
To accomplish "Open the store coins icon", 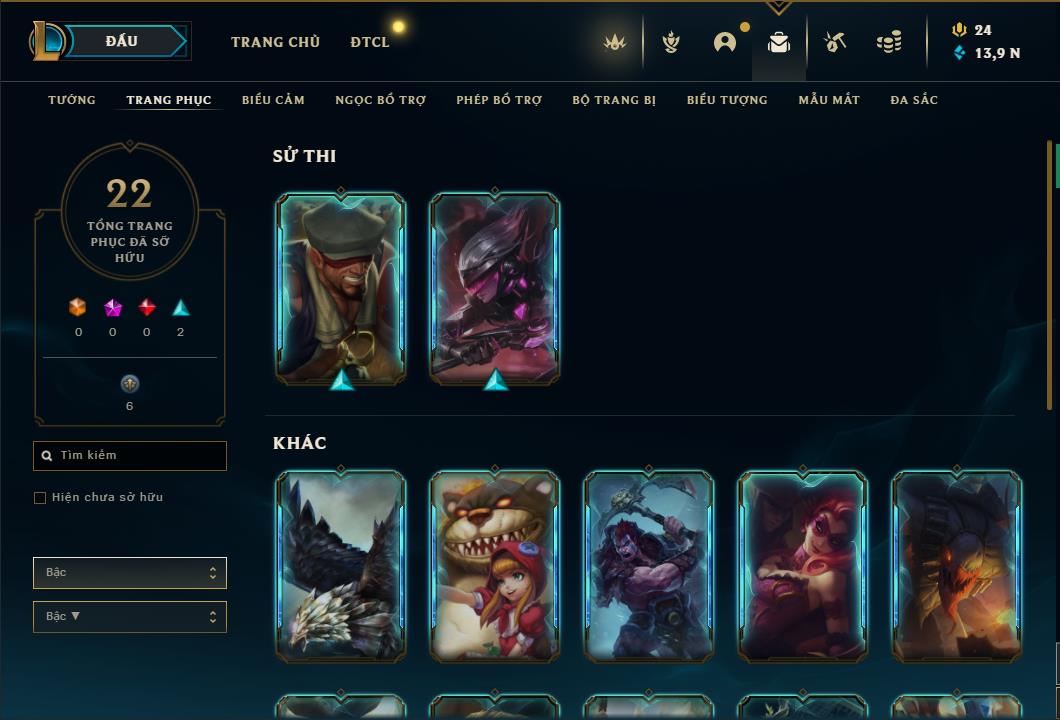I will (x=888, y=42).
